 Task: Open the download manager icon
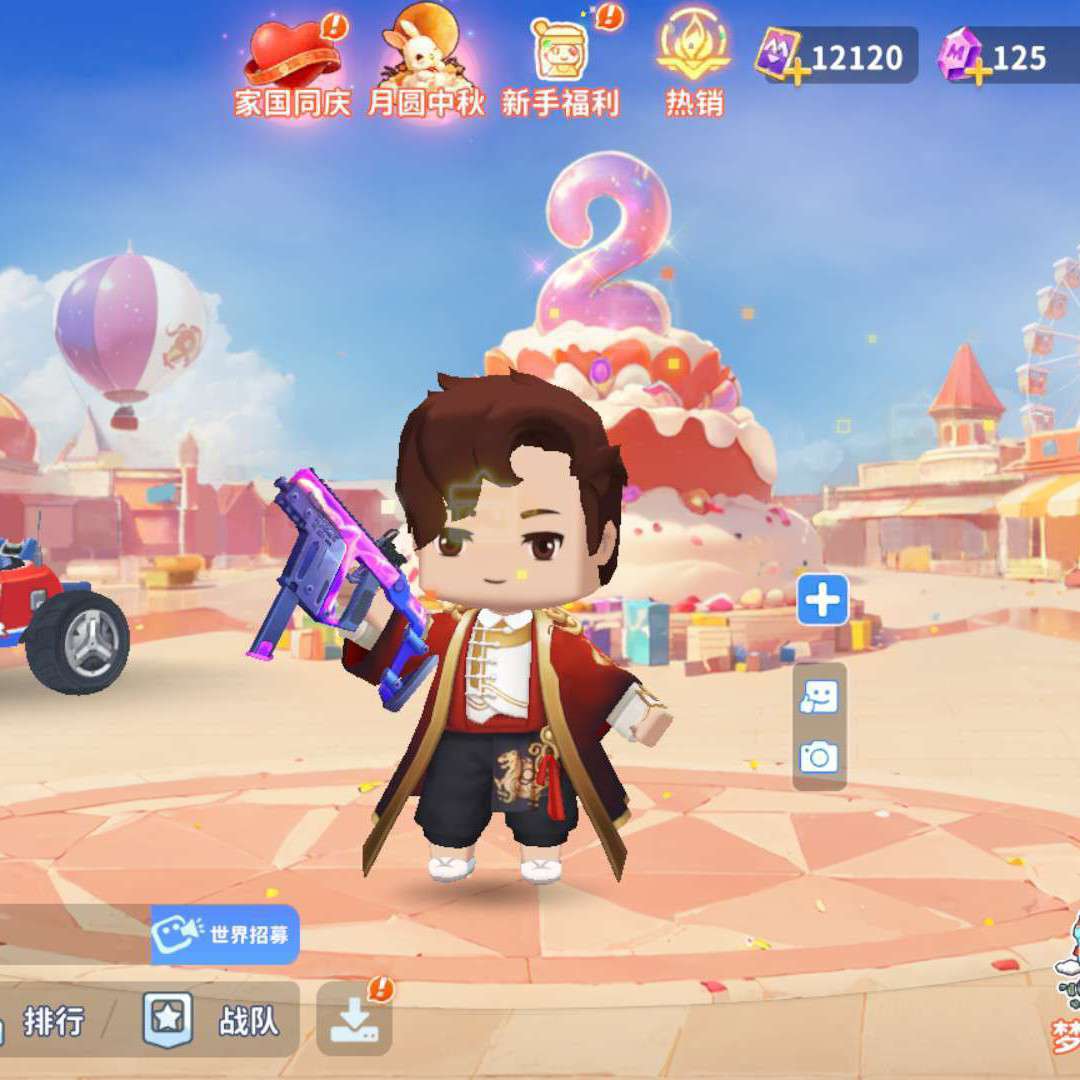pyautogui.click(x=354, y=1021)
